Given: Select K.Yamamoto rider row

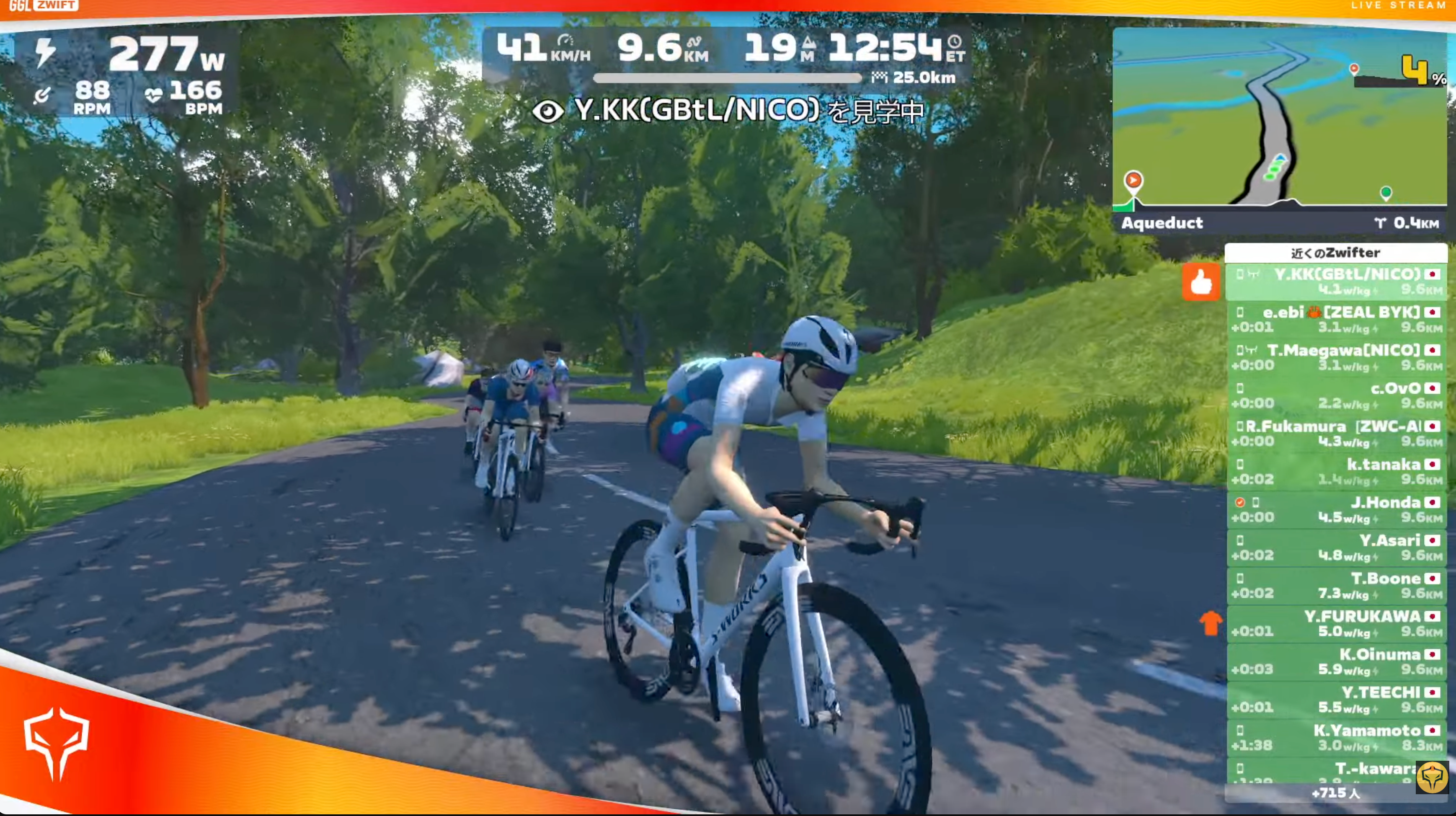Looking at the screenshot, I should 1336,737.
